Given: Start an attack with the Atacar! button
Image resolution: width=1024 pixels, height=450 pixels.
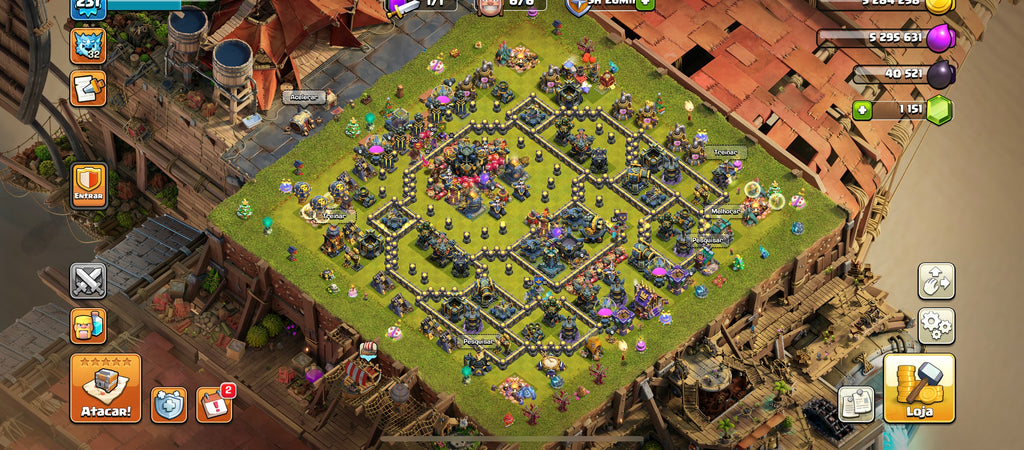Looking at the screenshot, I should pyautogui.click(x=105, y=387).
